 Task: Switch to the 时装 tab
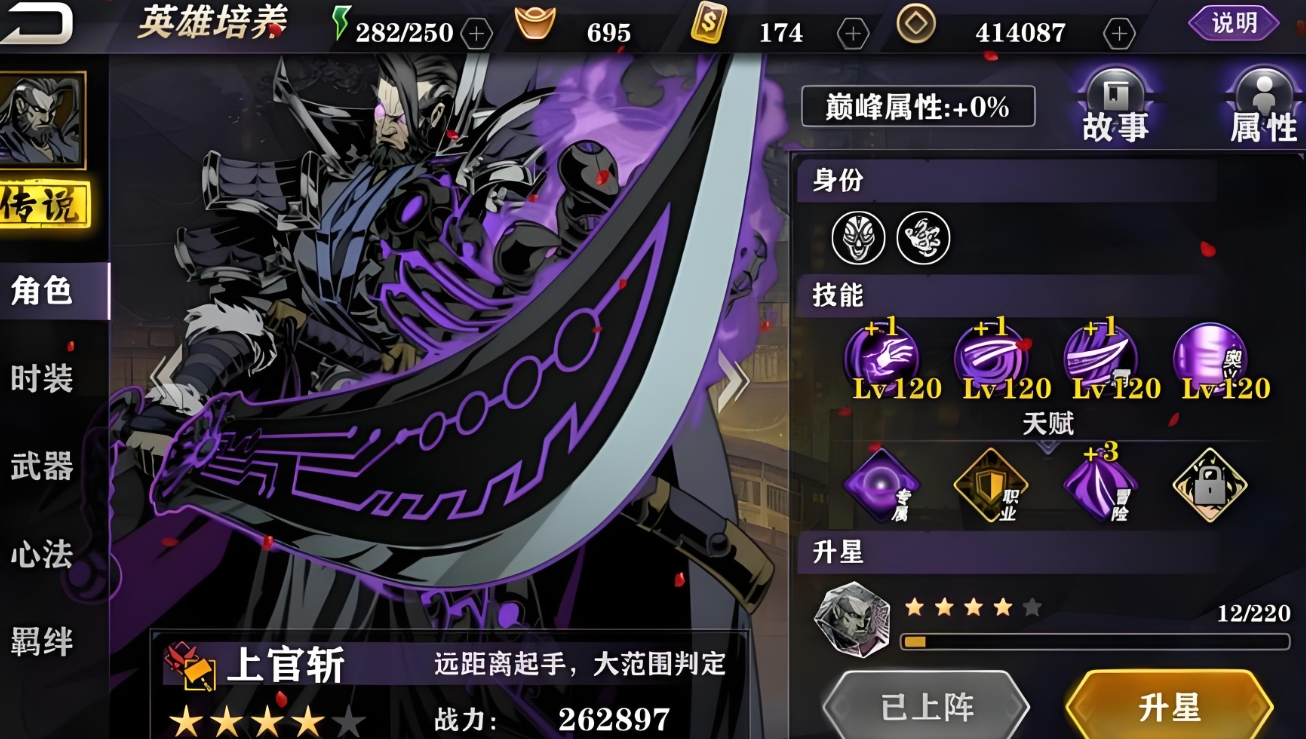40,375
